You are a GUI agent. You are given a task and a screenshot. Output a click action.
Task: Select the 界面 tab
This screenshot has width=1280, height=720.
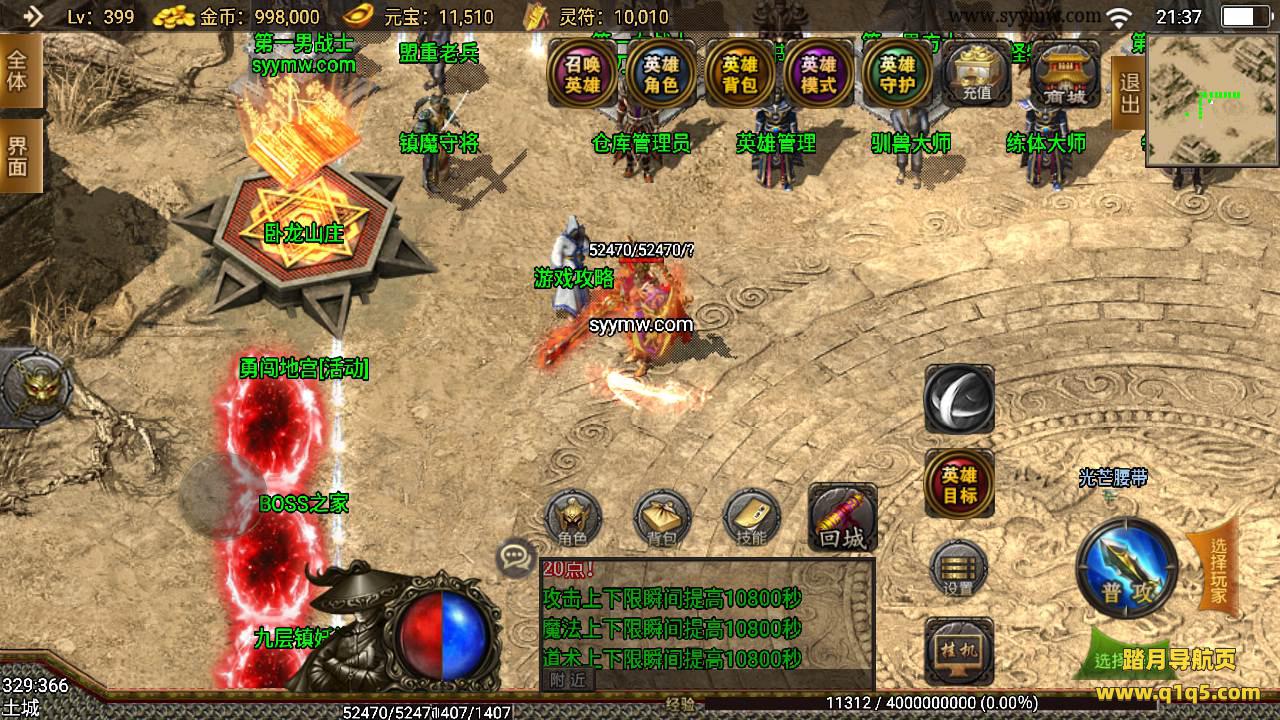(19, 156)
